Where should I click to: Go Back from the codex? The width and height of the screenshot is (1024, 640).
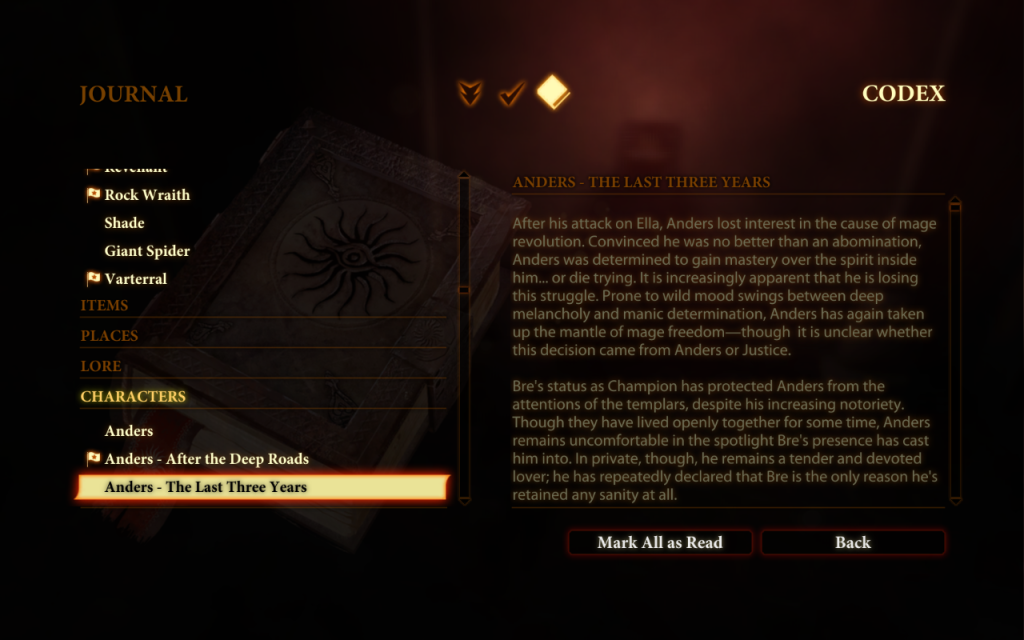[852, 542]
